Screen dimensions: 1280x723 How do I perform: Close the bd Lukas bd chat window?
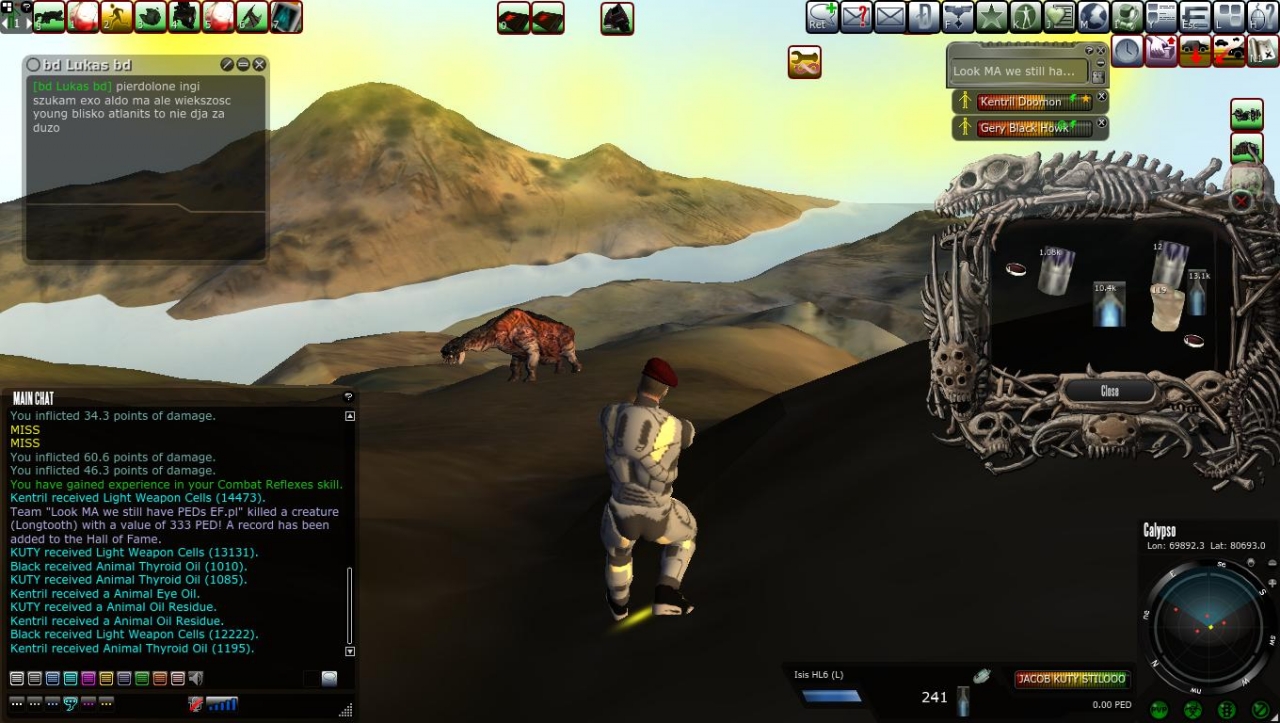click(259, 64)
